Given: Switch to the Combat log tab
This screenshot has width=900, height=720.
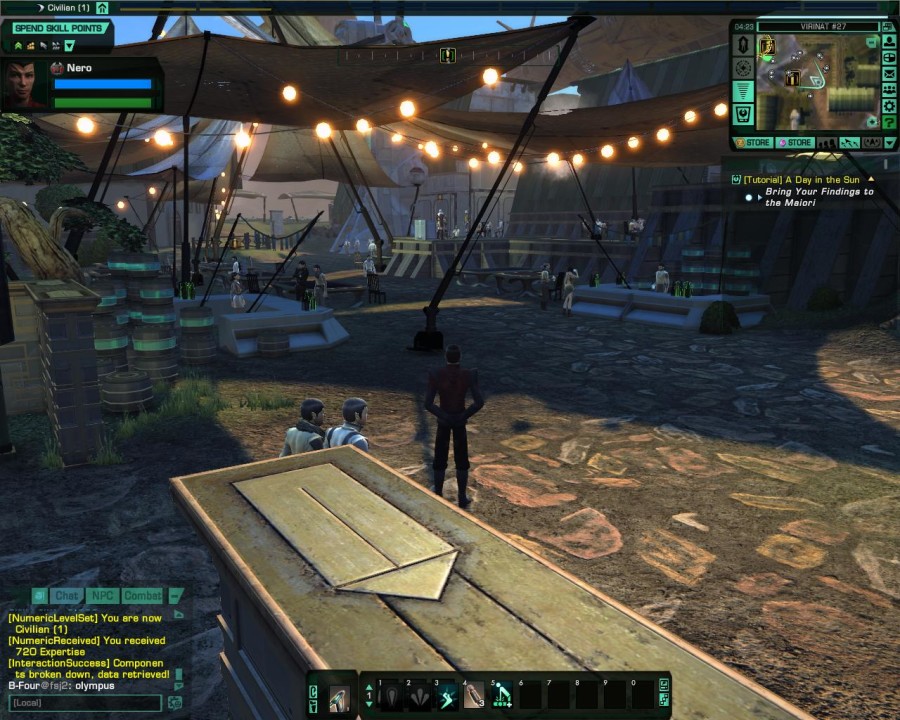Looking at the screenshot, I should click(142, 596).
